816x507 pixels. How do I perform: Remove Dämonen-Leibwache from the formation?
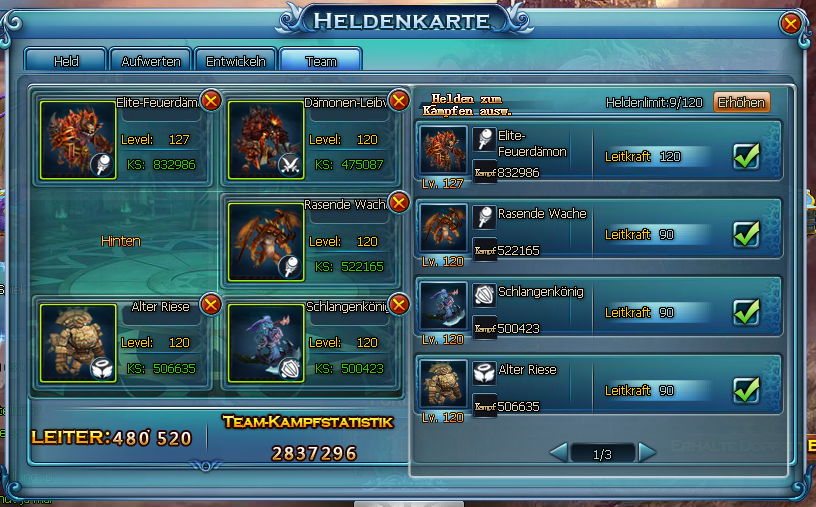click(x=398, y=100)
